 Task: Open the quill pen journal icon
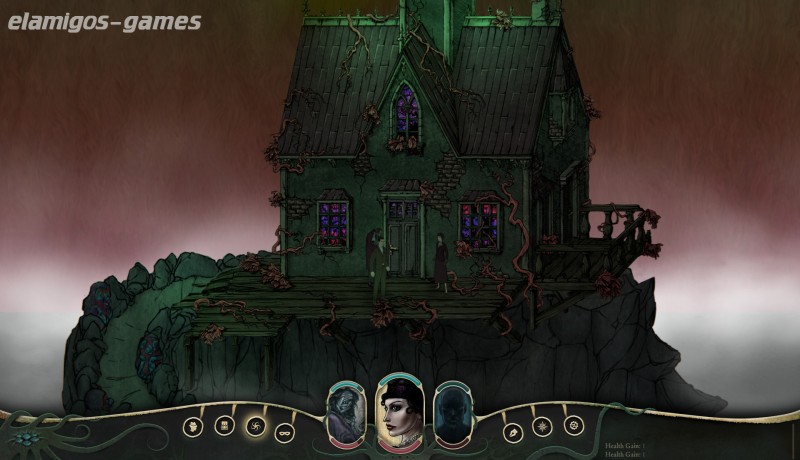pyautogui.click(x=512, y=432)
